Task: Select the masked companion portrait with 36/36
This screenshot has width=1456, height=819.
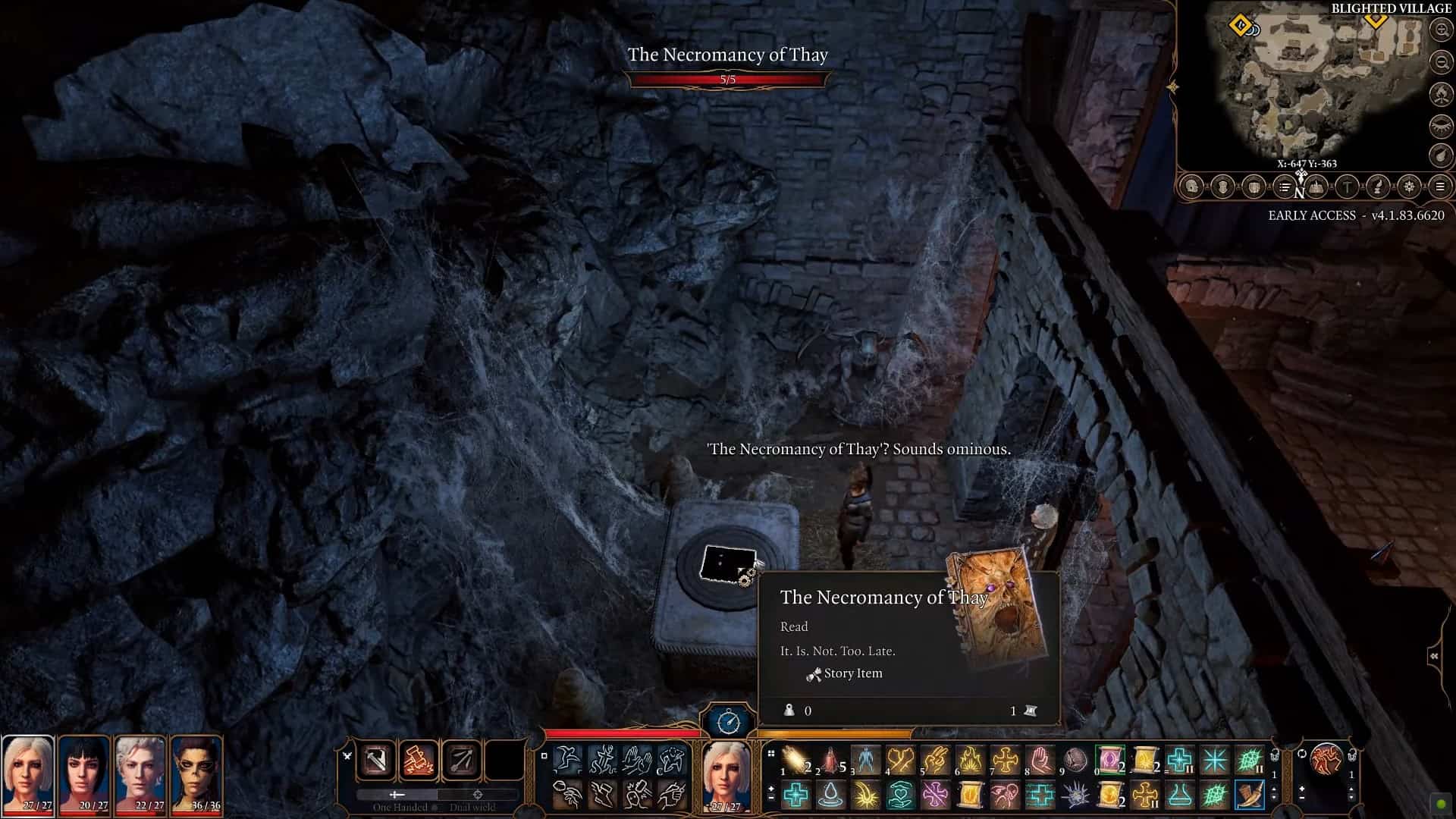Action: tap(196, 775)
